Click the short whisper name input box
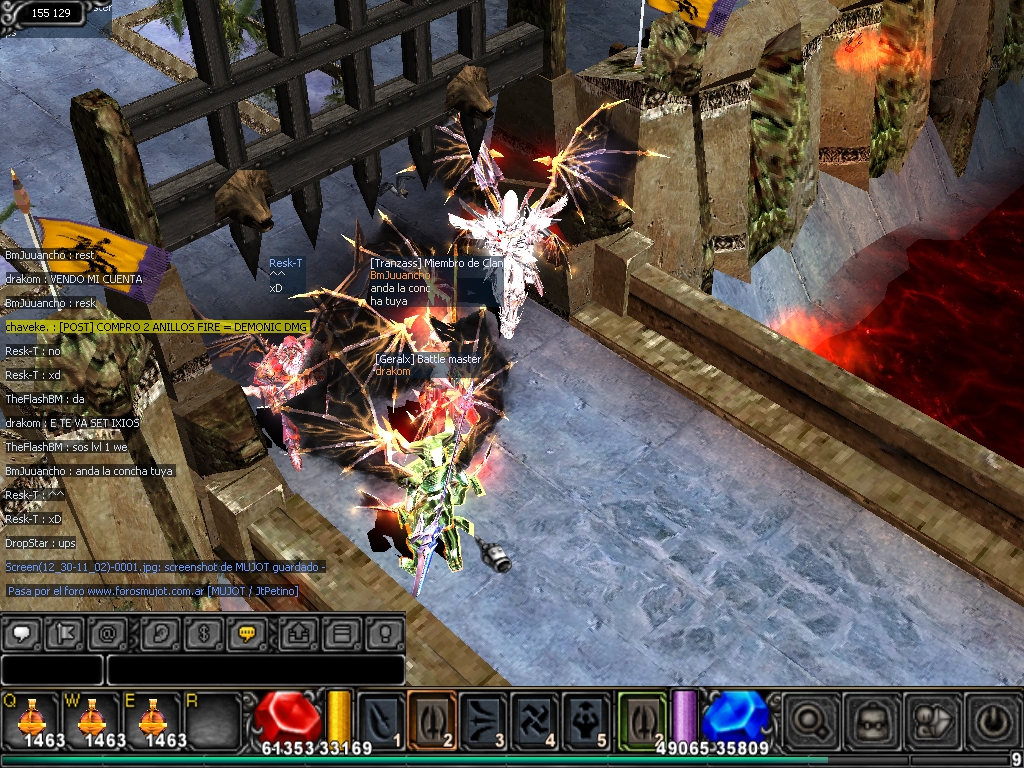1024x768 pixels. coord(52,669)
